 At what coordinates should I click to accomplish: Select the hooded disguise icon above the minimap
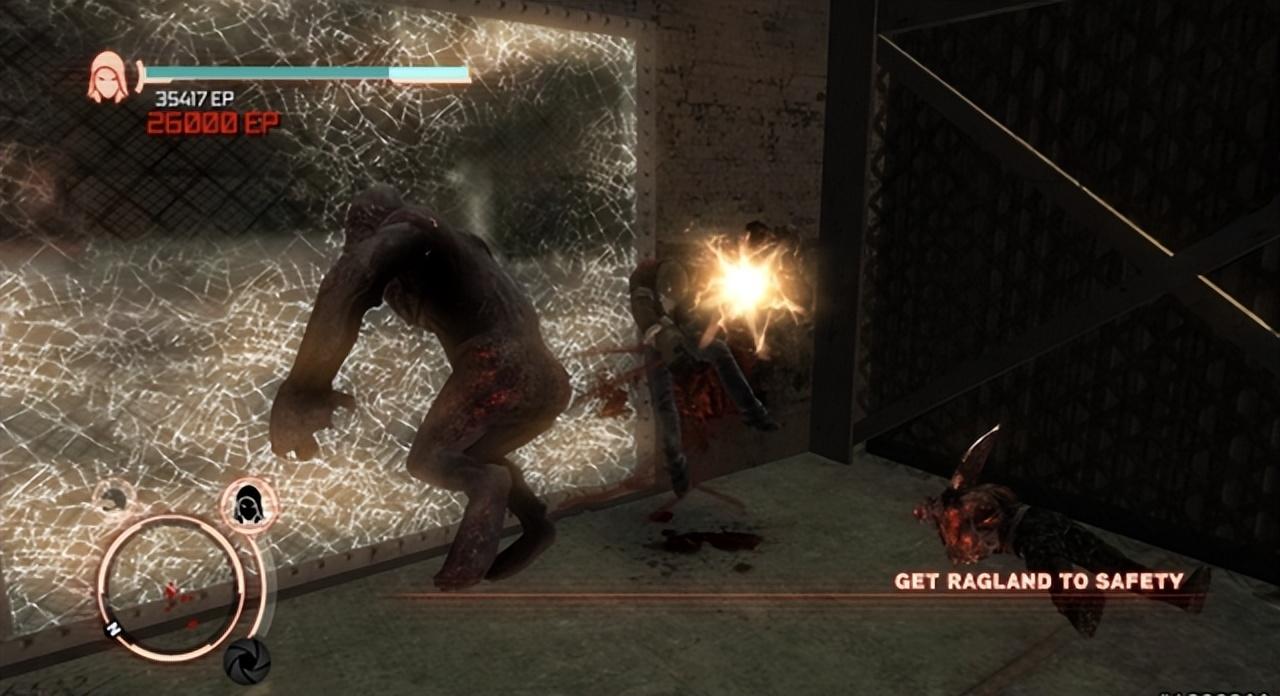click(x=247, y=504)
